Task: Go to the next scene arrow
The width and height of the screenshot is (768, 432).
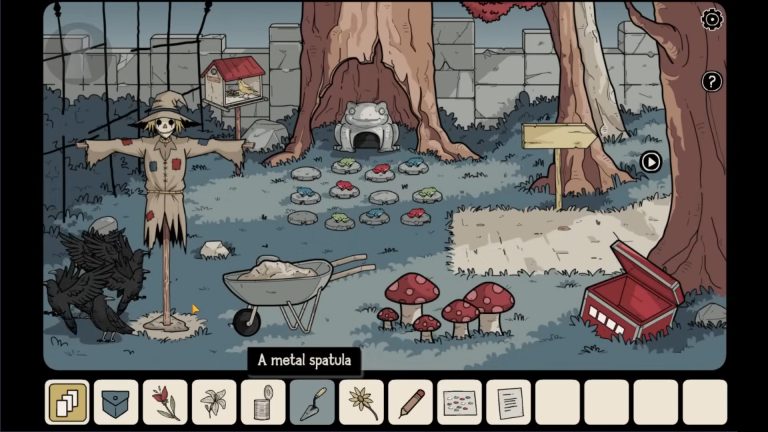Action: point(651,161)
